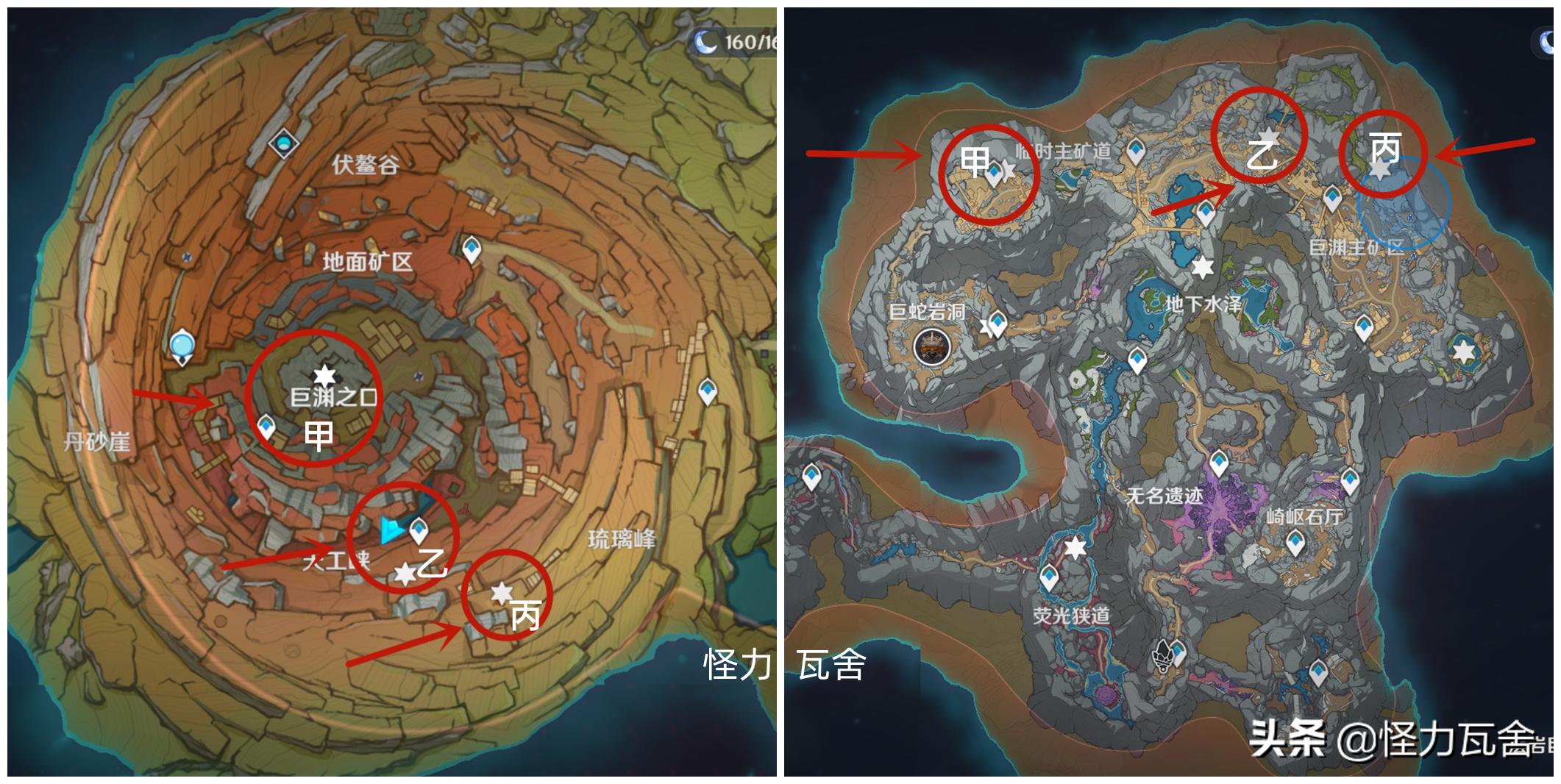Pick the waypoint beside the underground-map 甲 label
Image resolution: width=1561 pixels, height=784 pixels.
pos(995,174)
